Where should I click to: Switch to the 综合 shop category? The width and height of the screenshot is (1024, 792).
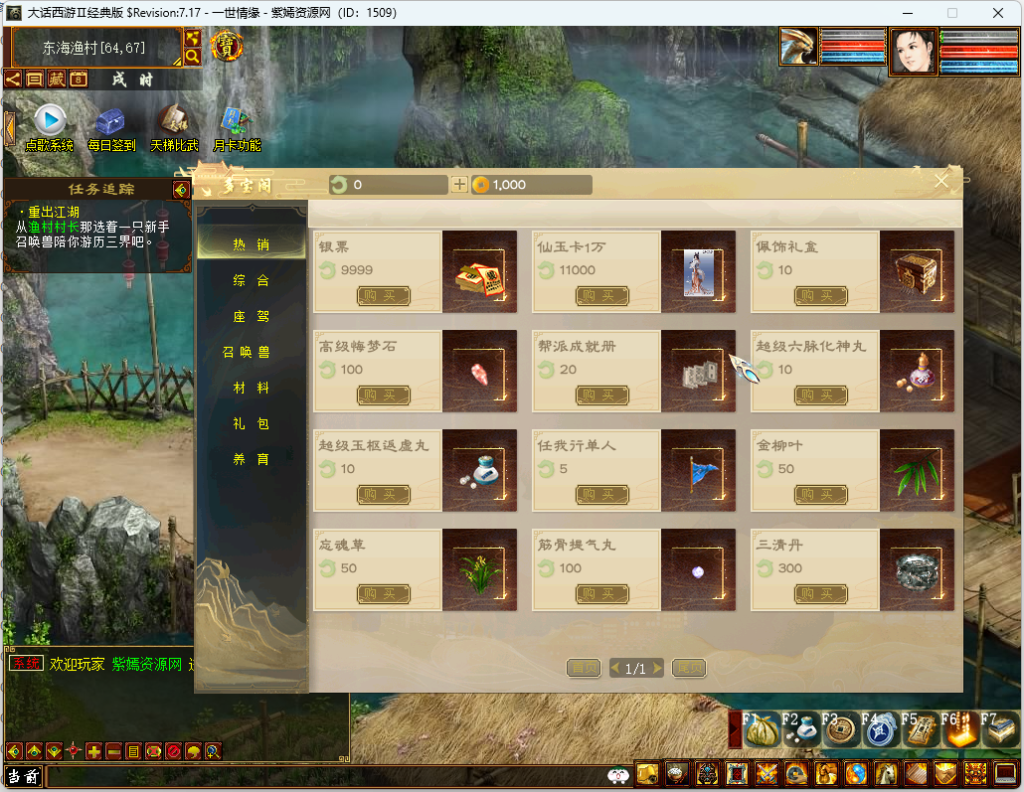(251, 281)
